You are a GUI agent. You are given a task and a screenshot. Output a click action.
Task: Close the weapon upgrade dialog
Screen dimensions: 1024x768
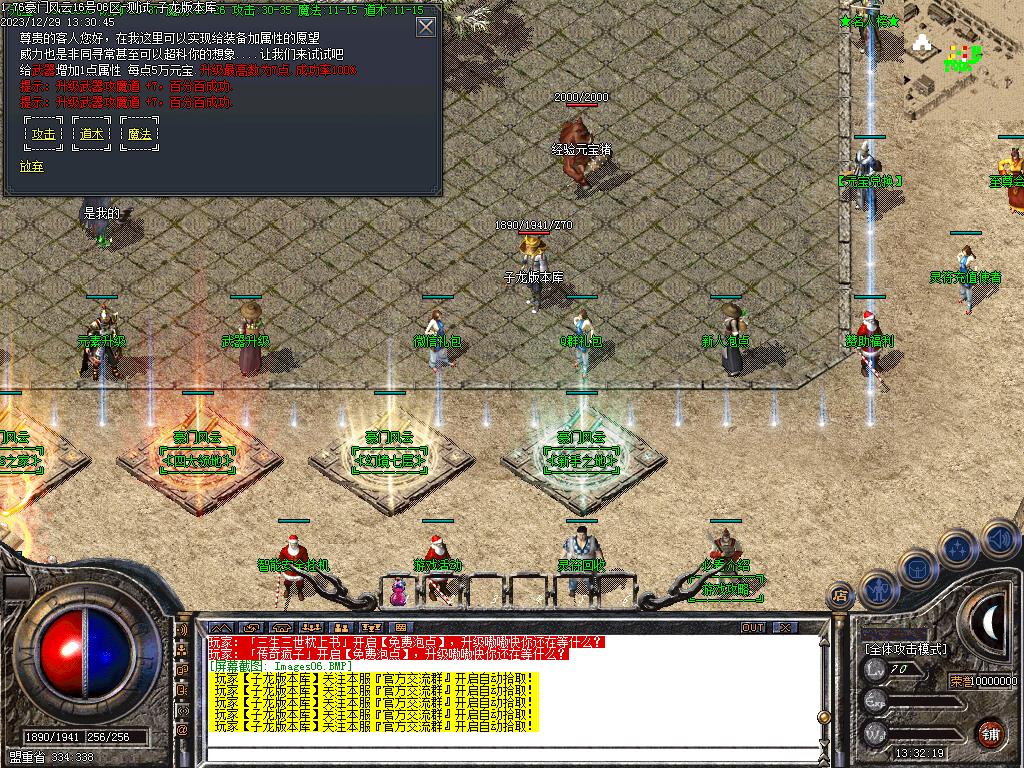[426, 27]
